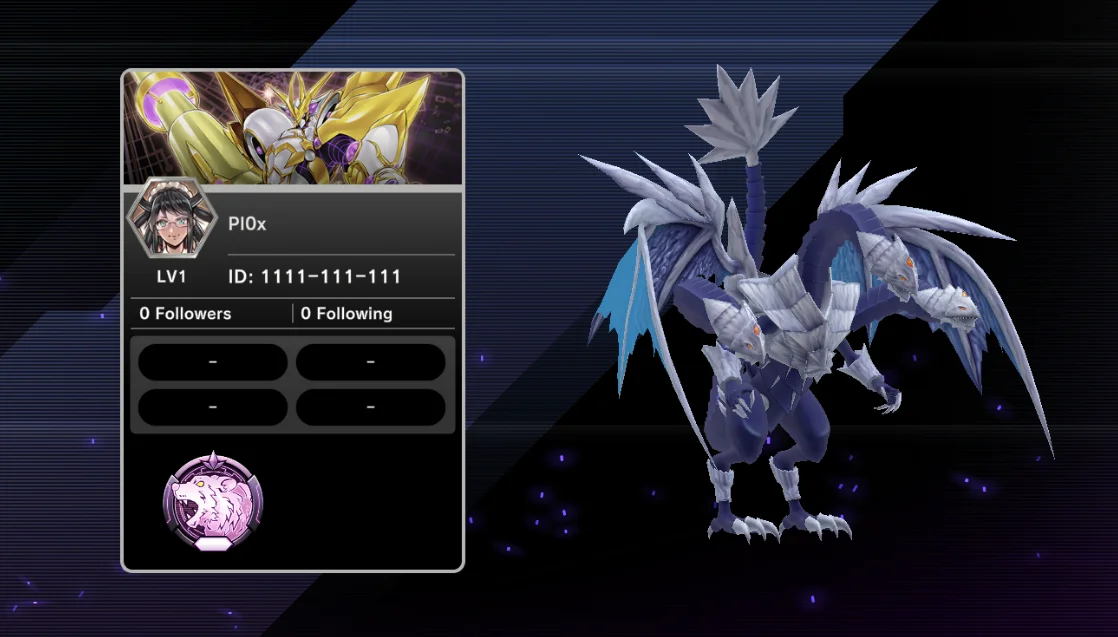This screenshot has height=637, width=1118.
Task: Select the pink beast emblem badge
Action: point(213,501)
